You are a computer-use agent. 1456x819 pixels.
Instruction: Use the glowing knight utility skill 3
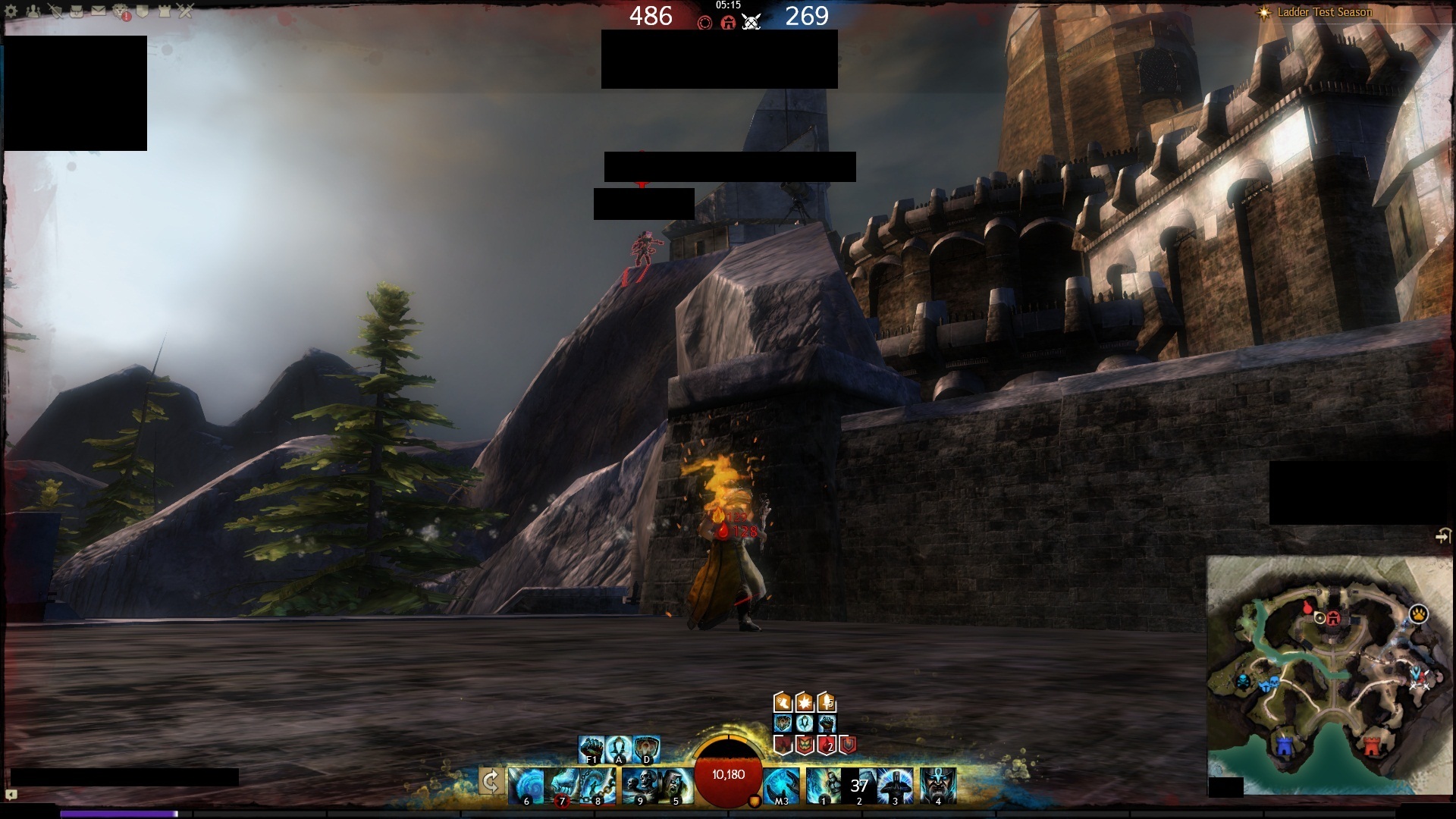(896, 785)
